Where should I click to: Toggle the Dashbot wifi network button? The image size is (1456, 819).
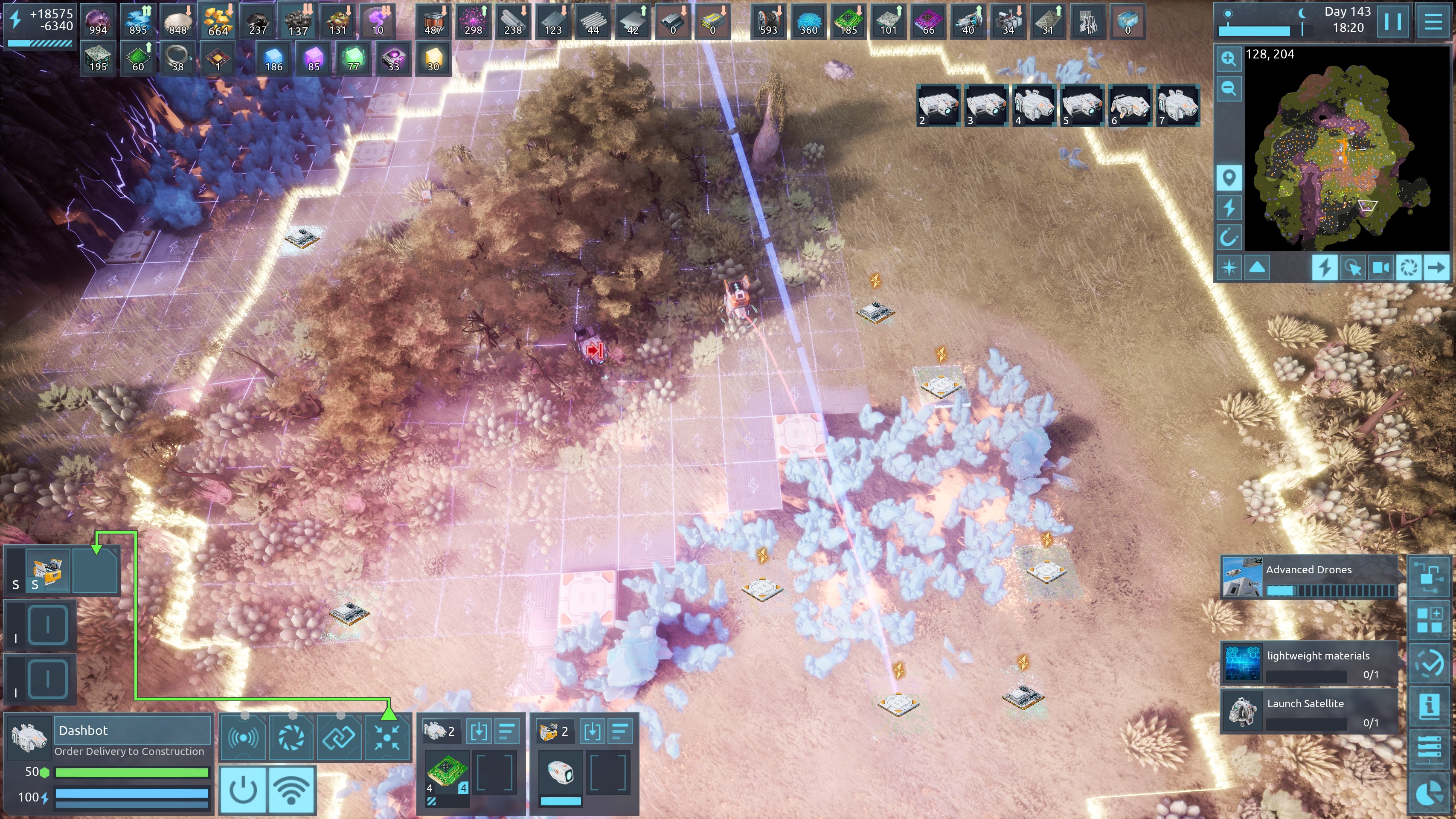291,790
